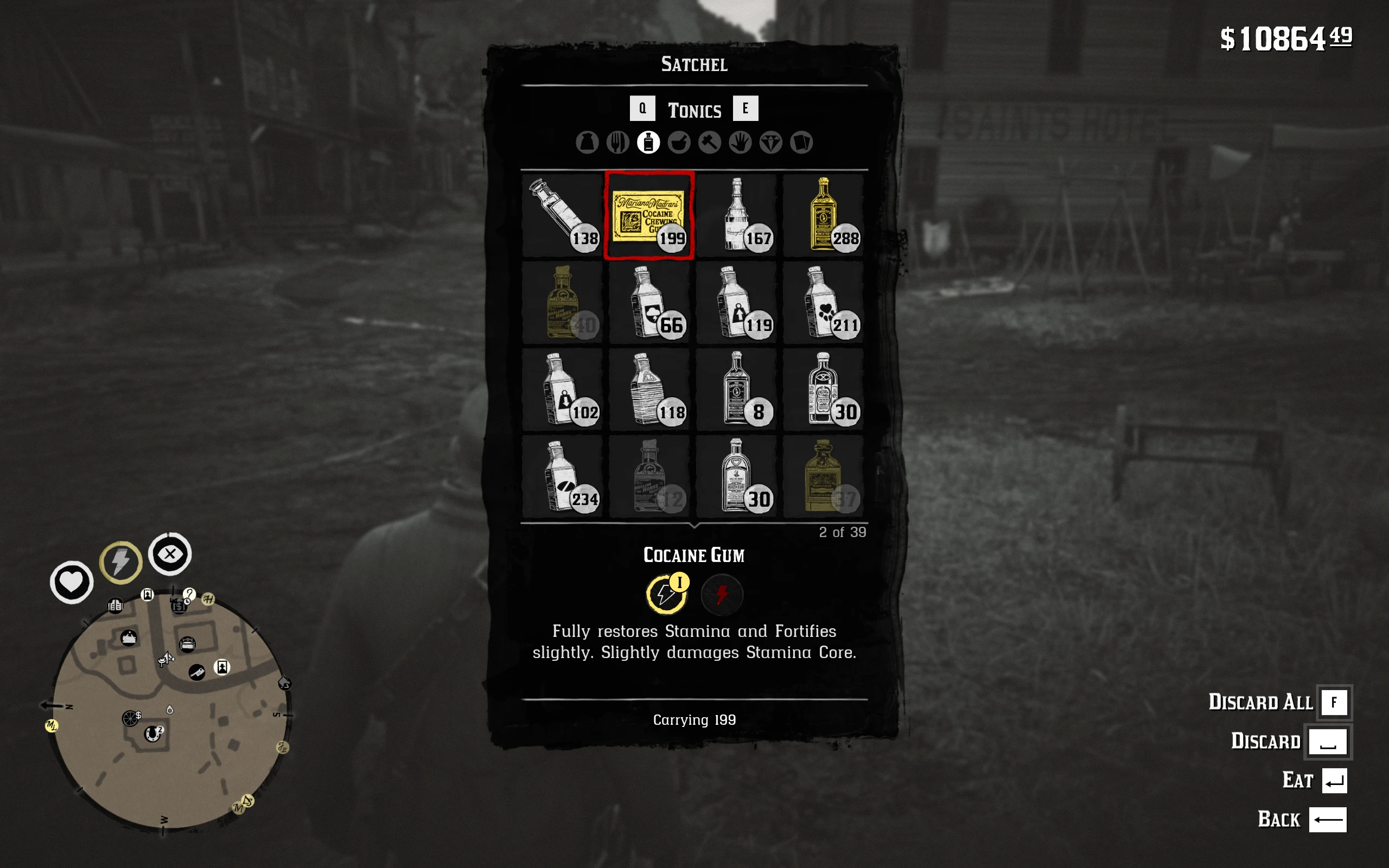
Task: Switch to the hammer materials category
Action: point(710,142)
